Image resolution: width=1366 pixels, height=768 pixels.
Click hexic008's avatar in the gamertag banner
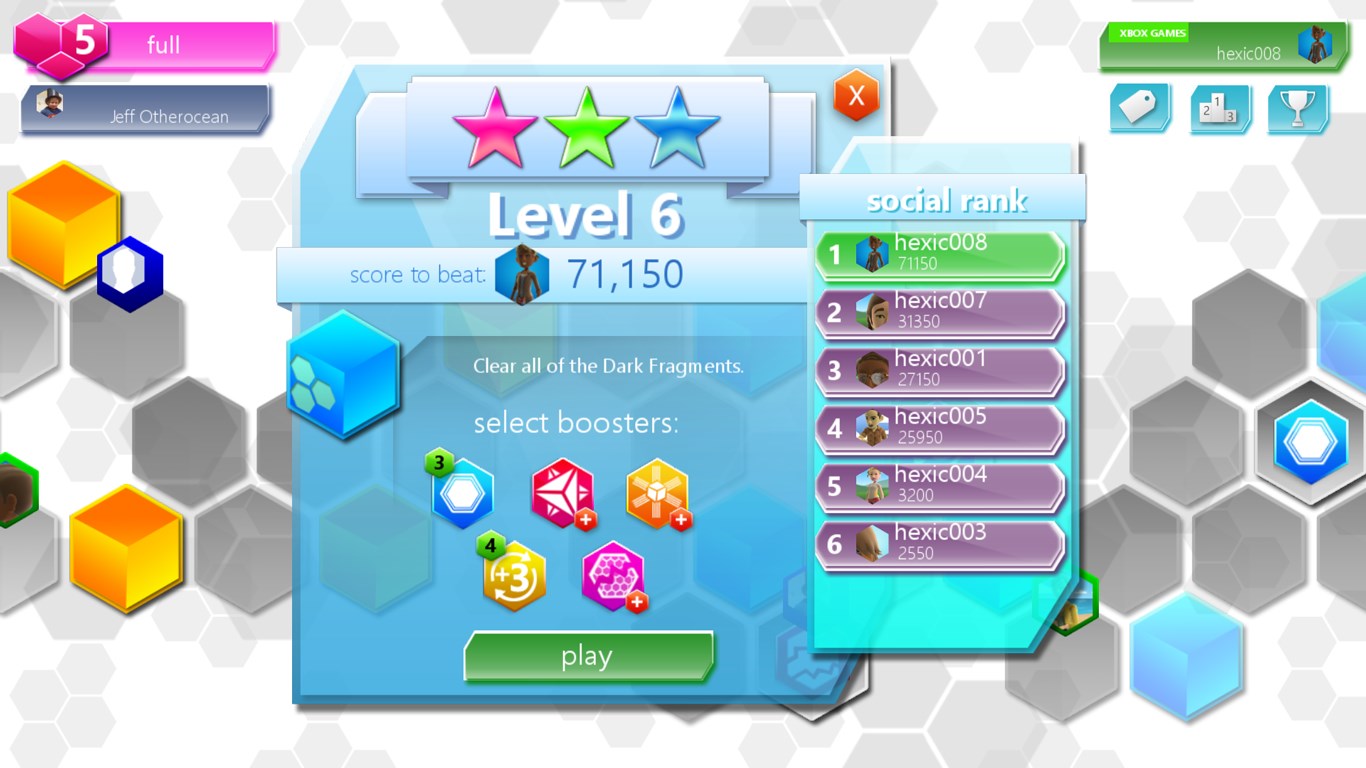[1316, 42]
